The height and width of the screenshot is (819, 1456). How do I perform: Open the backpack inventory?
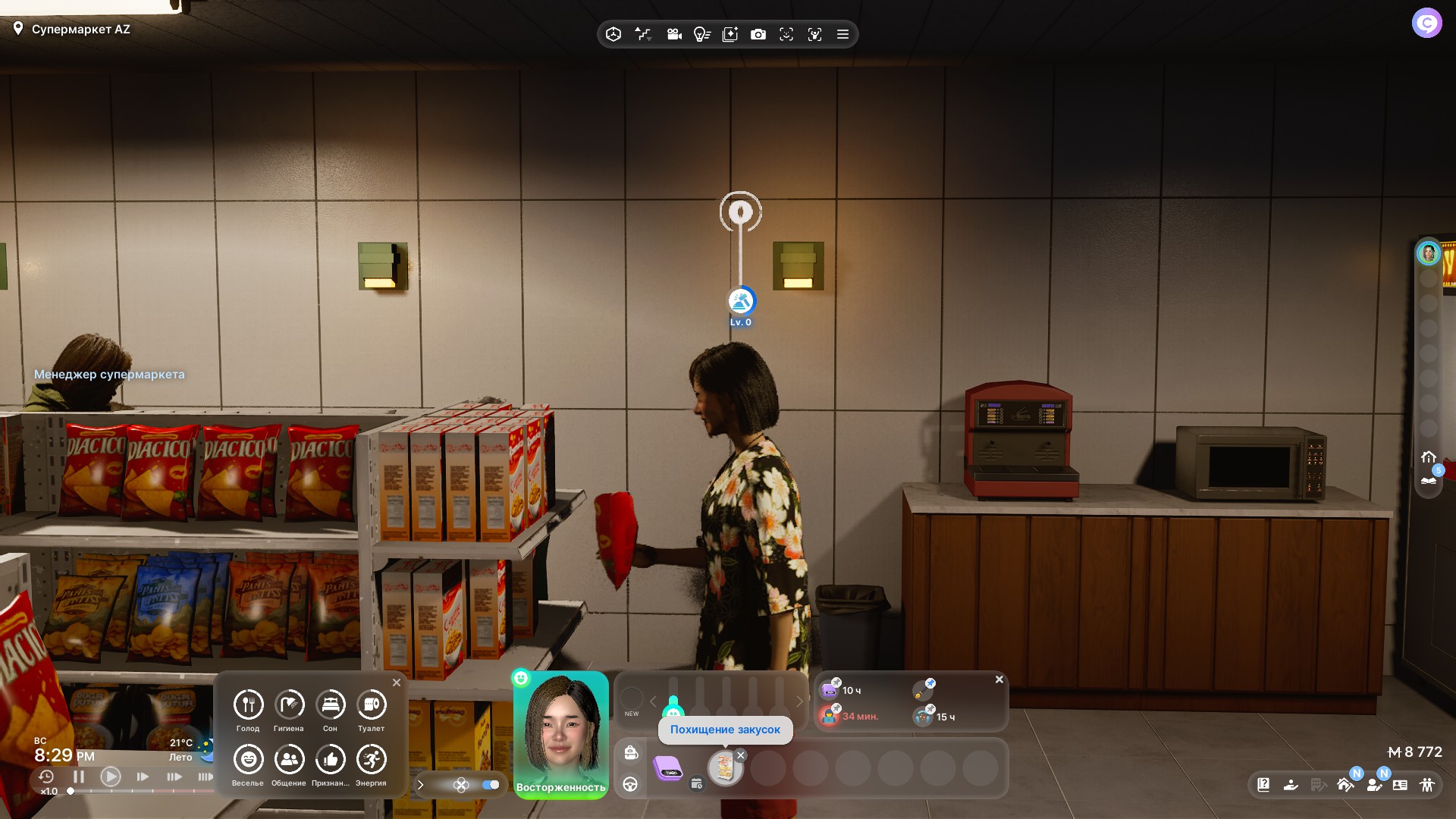pyautogui.click(x=631, y=752)
